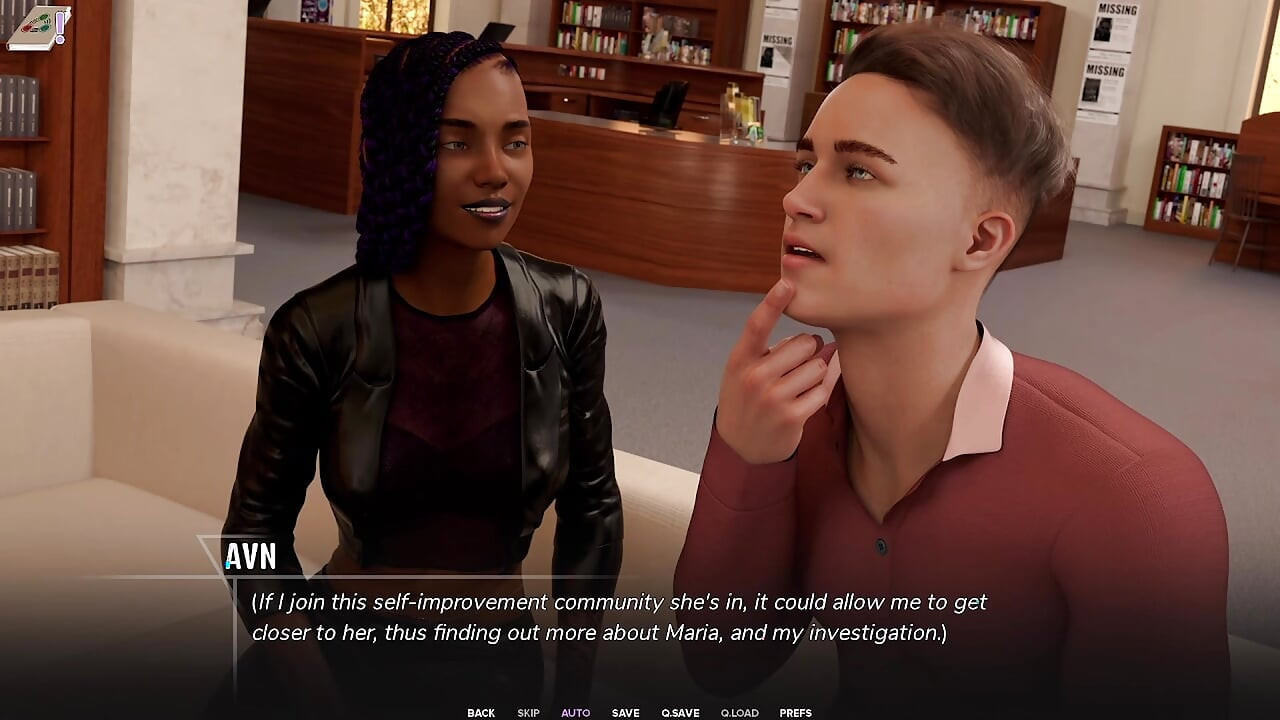The height and width of the screenshot is (720, 1280).
Task: Open the journal notification icon
Action: tap(38, 27)
